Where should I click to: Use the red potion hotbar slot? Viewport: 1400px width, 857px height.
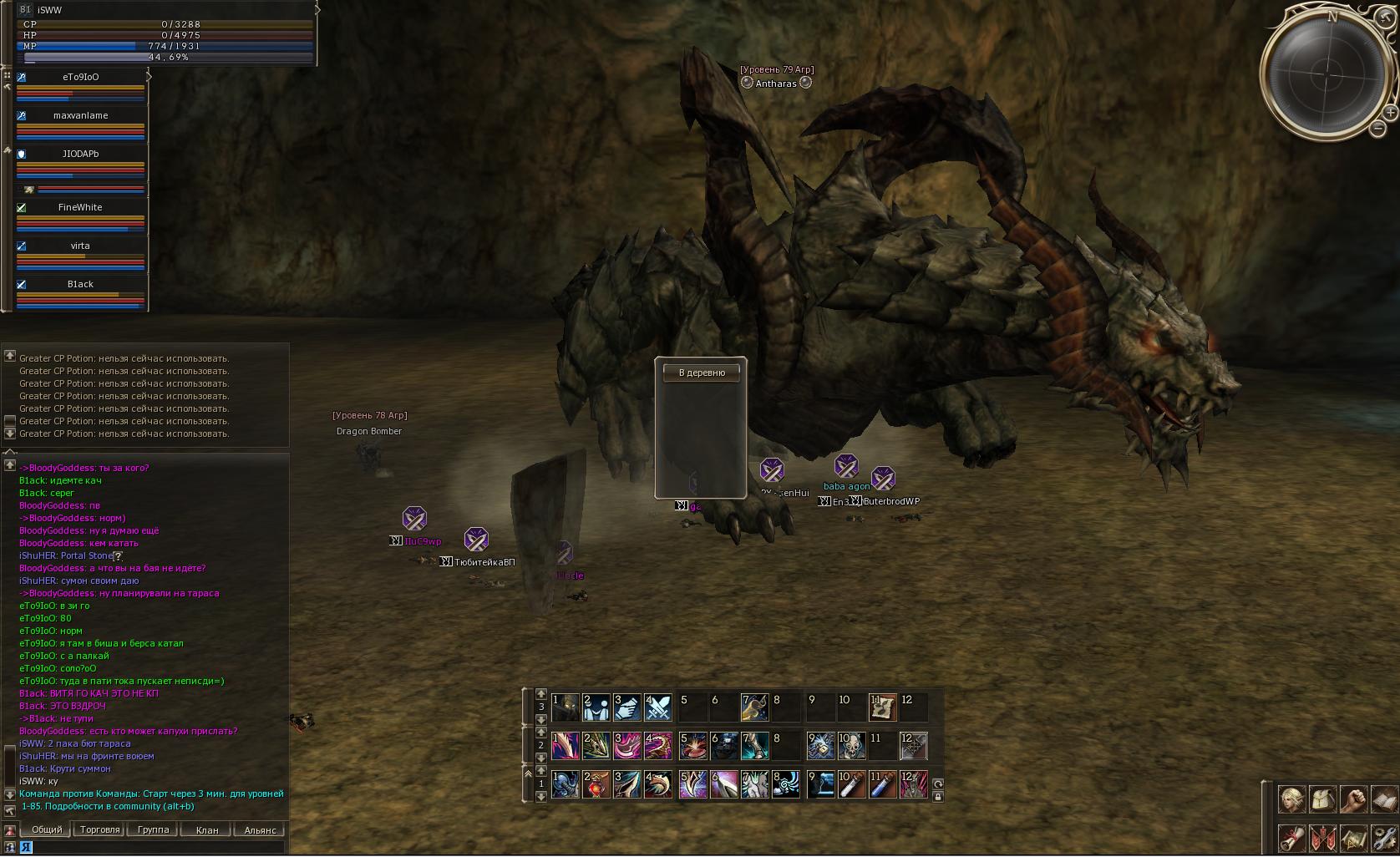[596, 784]
